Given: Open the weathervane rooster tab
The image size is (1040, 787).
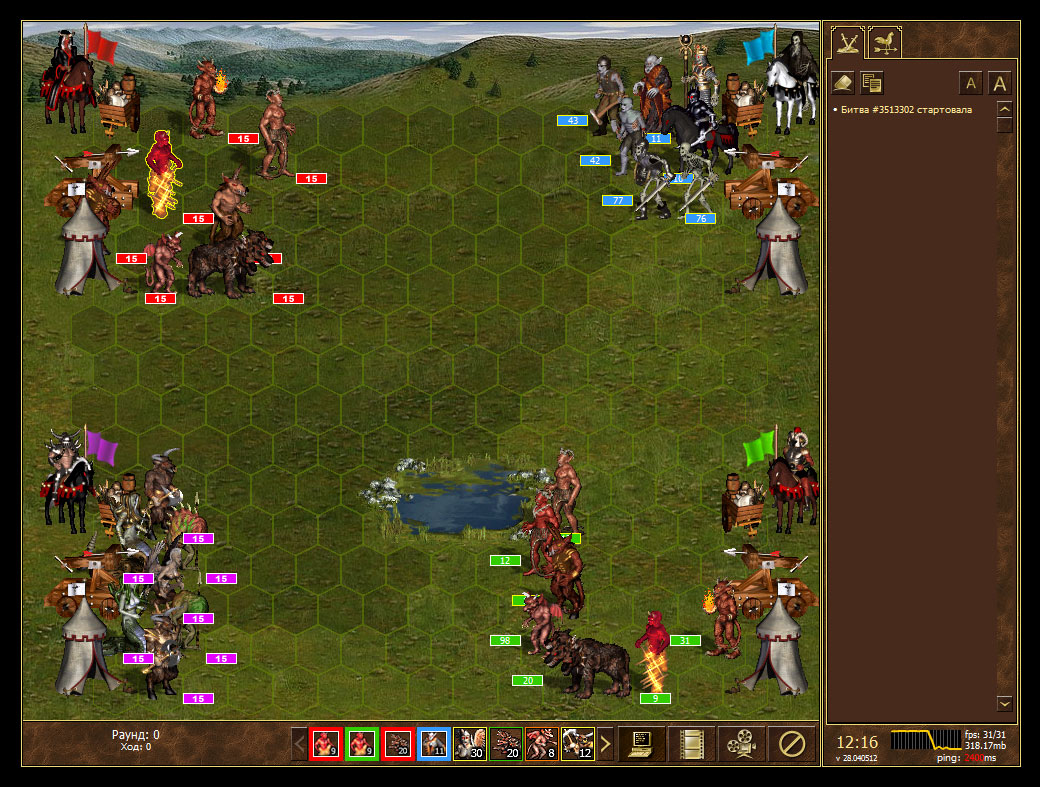Looking at the screenshot, I should [885, 42].
